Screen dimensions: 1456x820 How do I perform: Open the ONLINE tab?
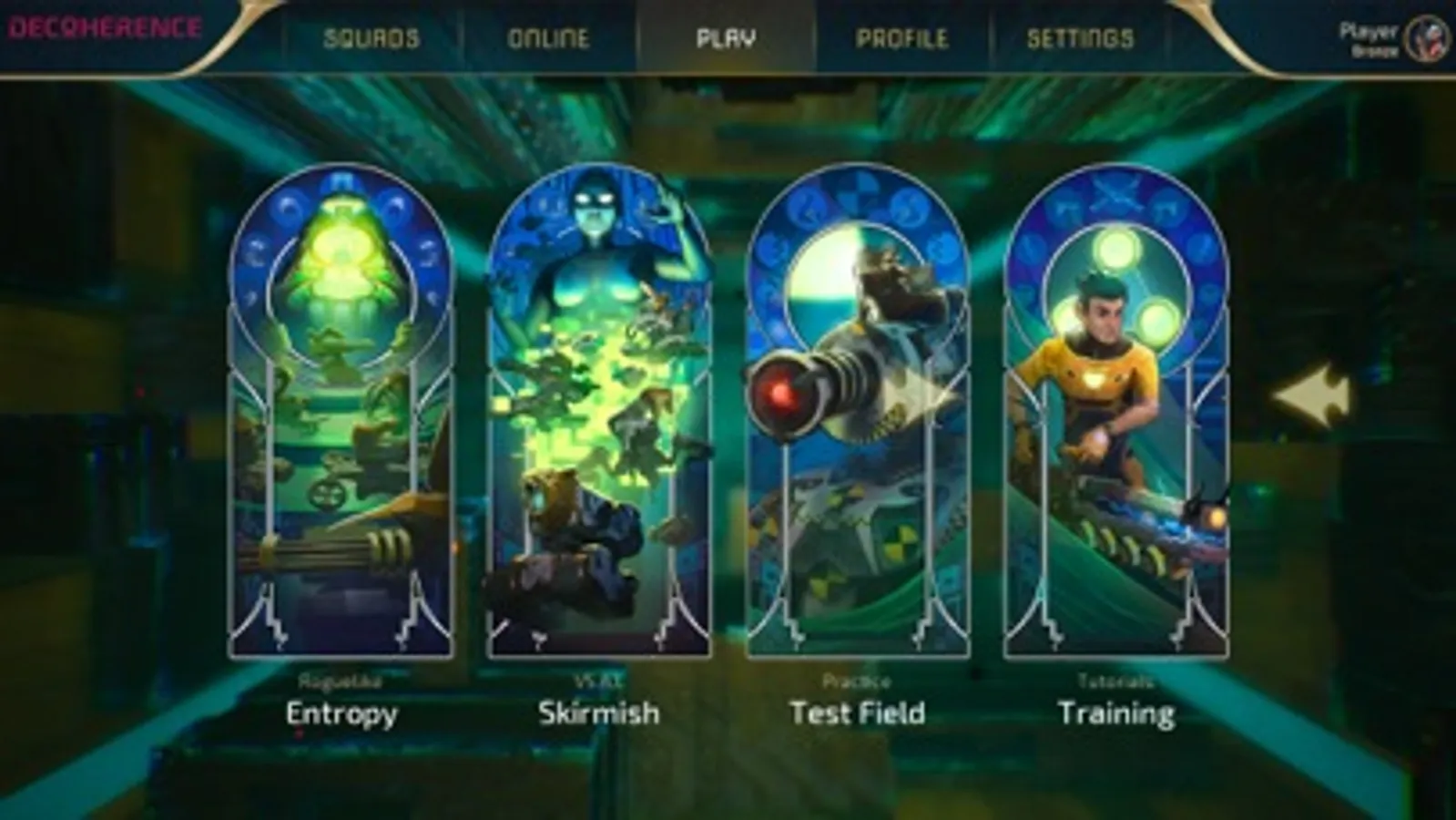coord(548,38)
